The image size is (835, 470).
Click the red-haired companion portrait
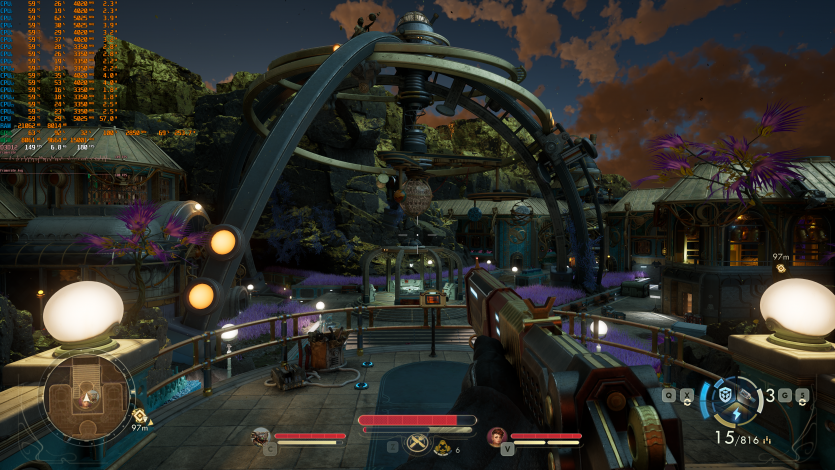point(496,436)
